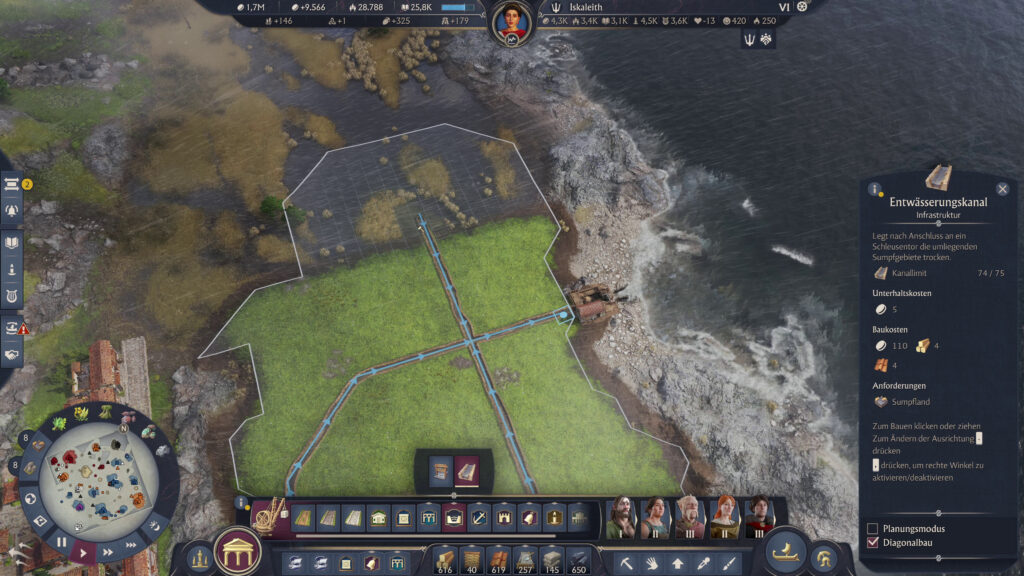Select the pickaxe demolish tool
Viewport: 1024px width, 576px height.
tap(626, 563)
